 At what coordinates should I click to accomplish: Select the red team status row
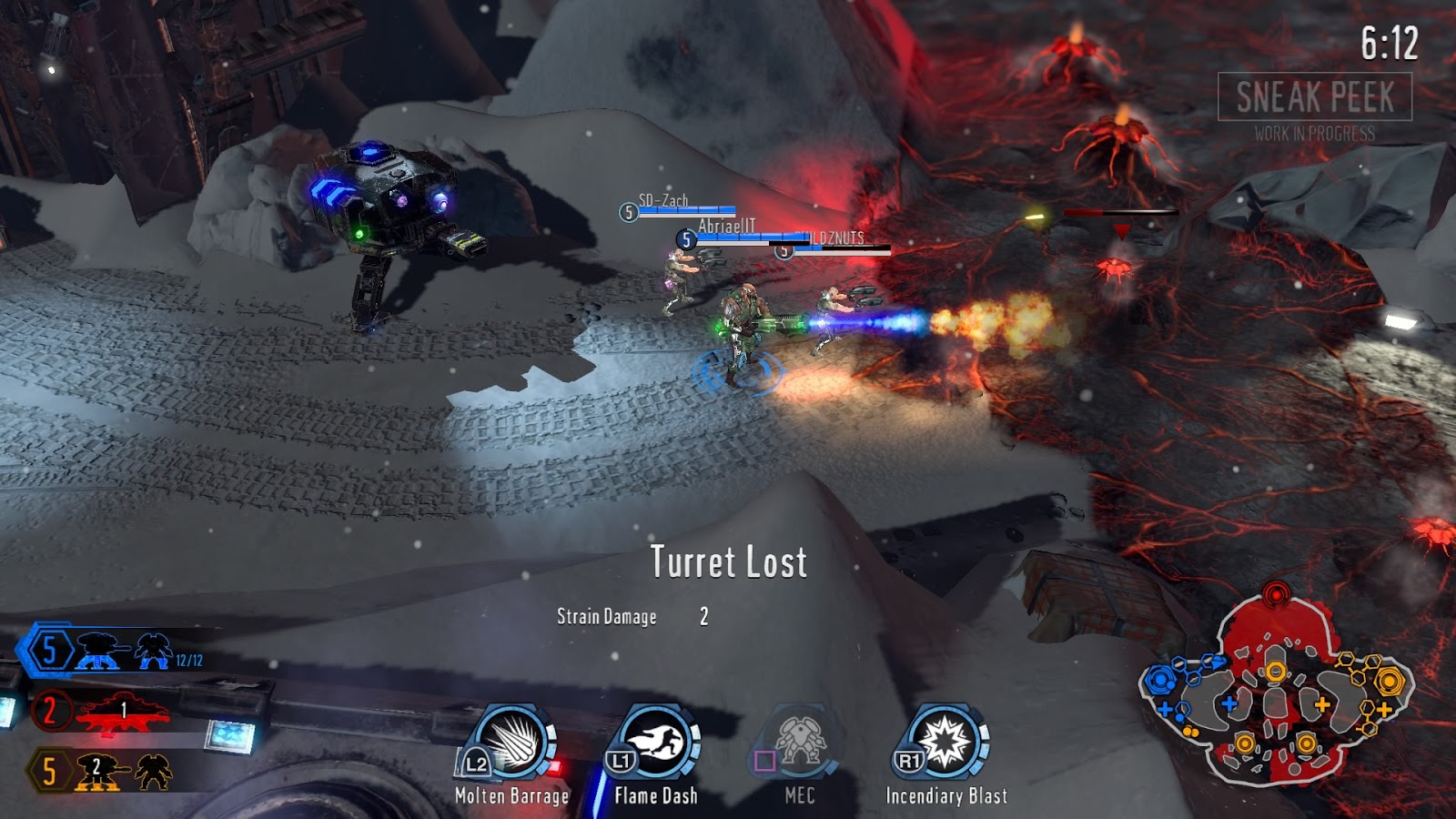click(x=102, y=711)
